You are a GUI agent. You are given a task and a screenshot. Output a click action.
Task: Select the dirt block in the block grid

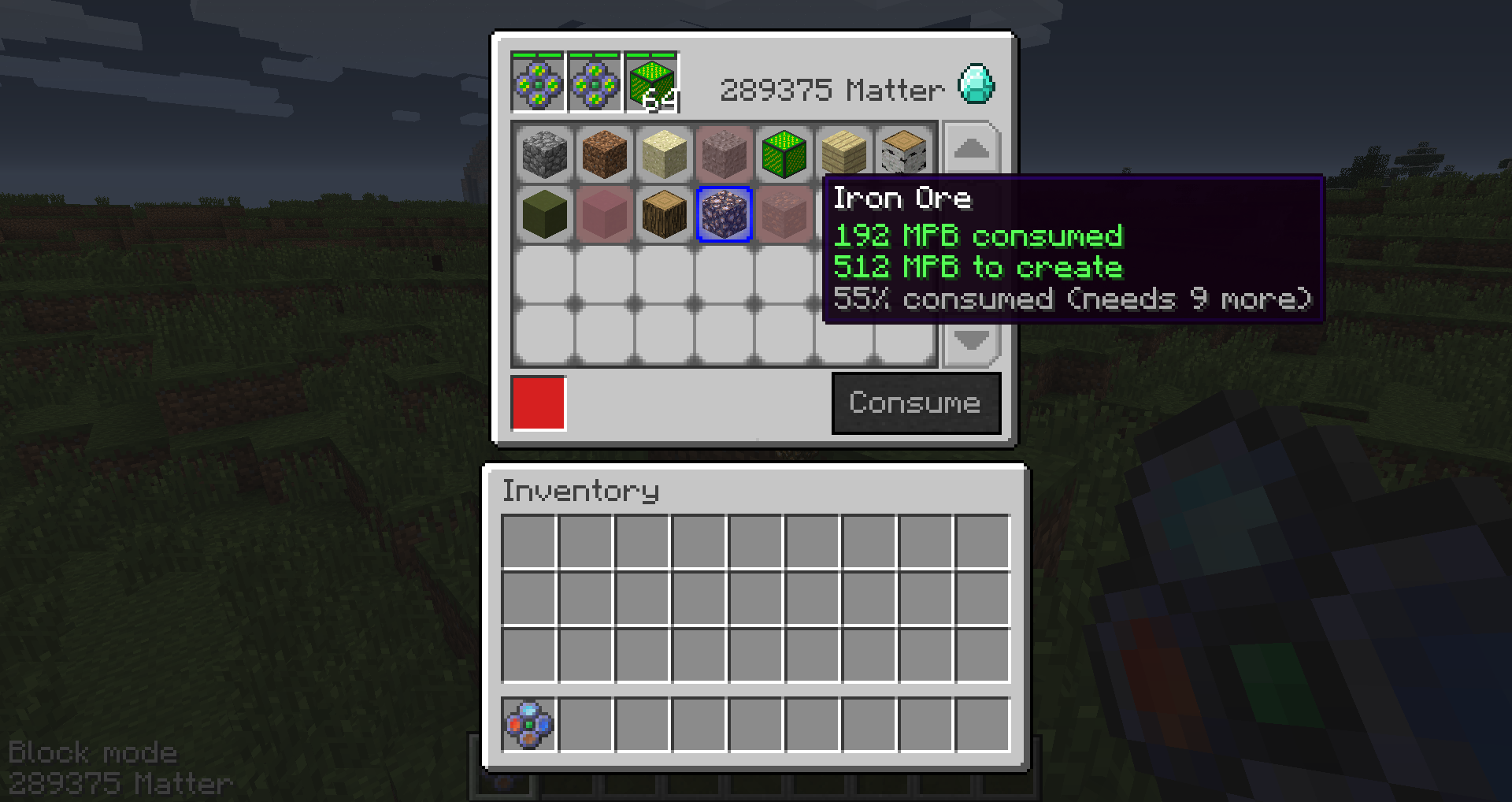604,154
